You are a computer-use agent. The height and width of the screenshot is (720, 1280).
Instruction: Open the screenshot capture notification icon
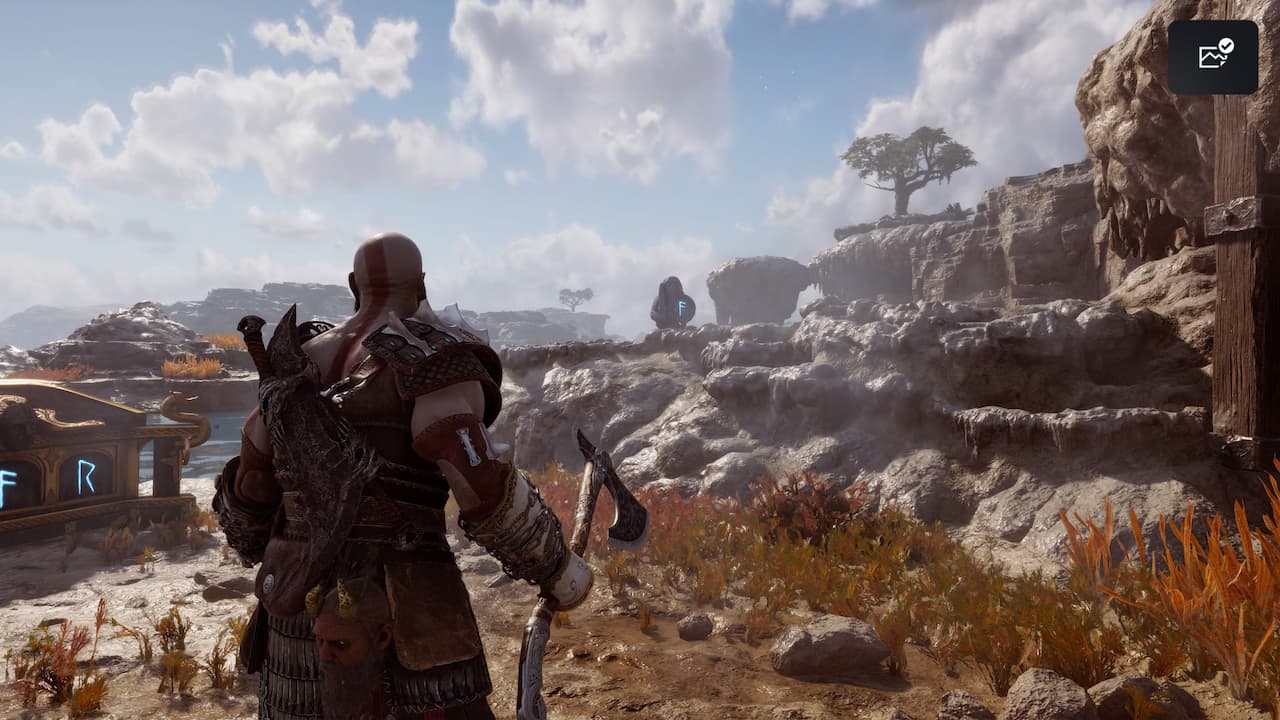(1213, 57)
